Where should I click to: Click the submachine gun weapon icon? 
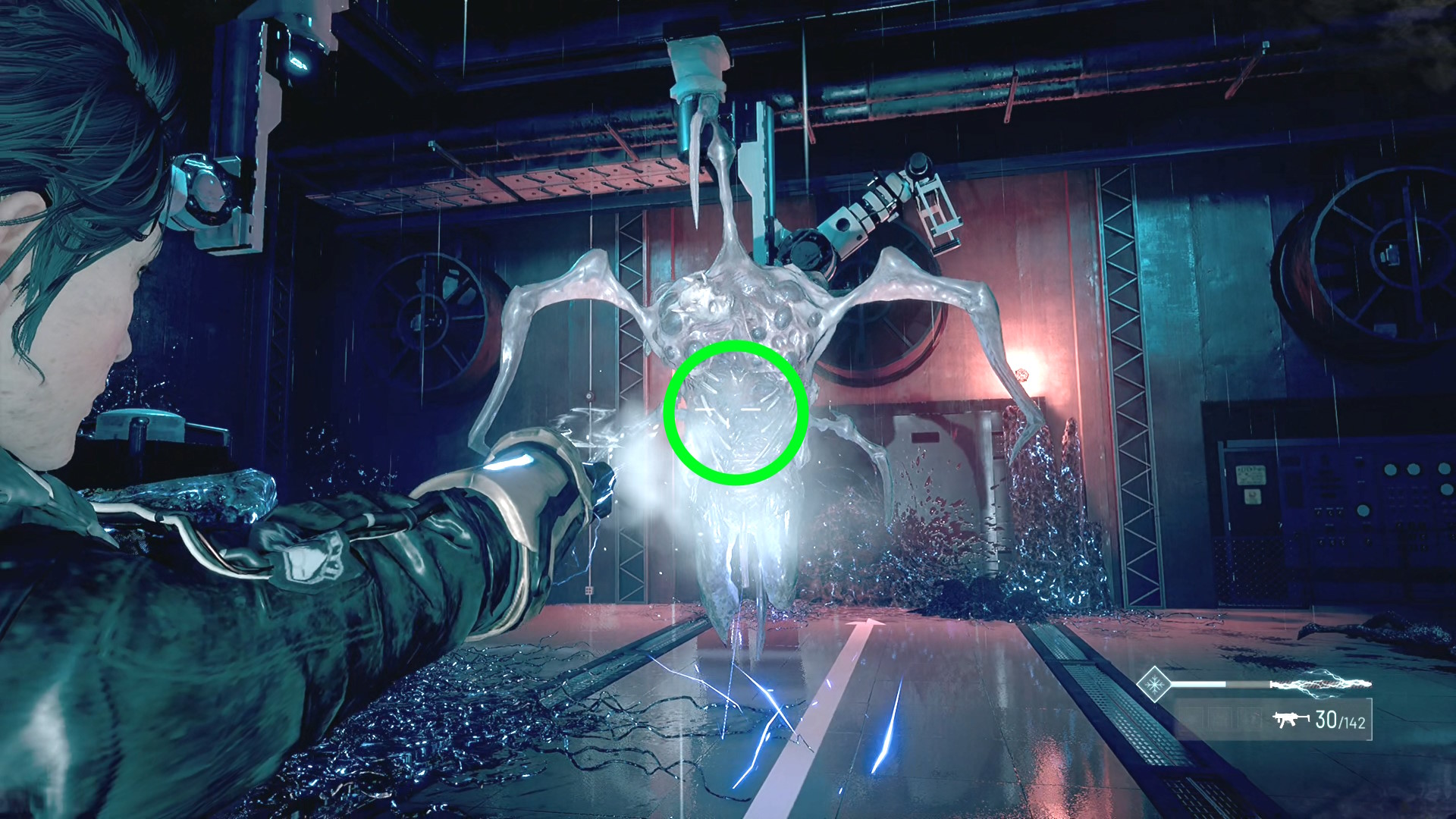(x=1288, y=719)
